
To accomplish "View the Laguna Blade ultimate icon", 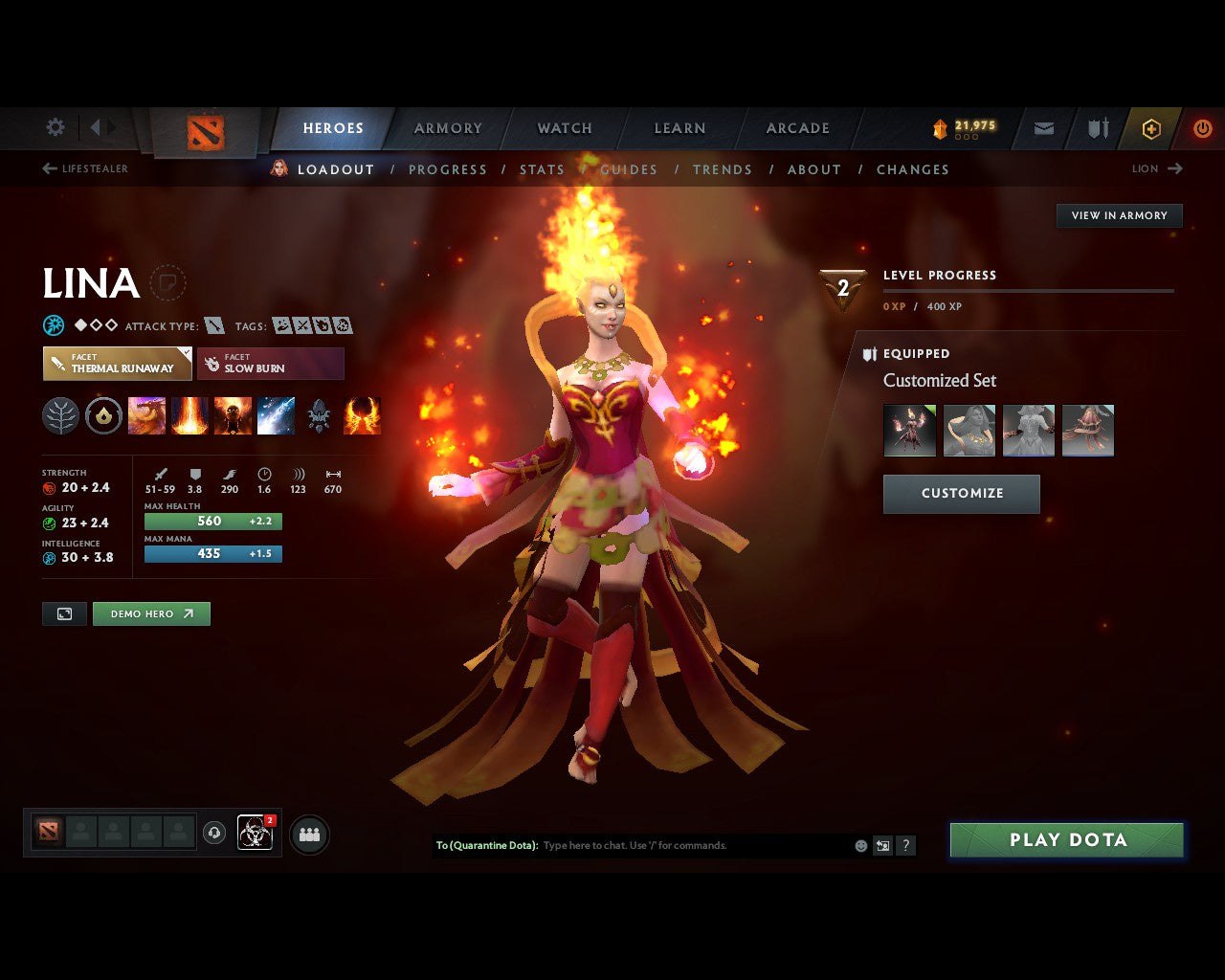I will [x=277, y=414].
